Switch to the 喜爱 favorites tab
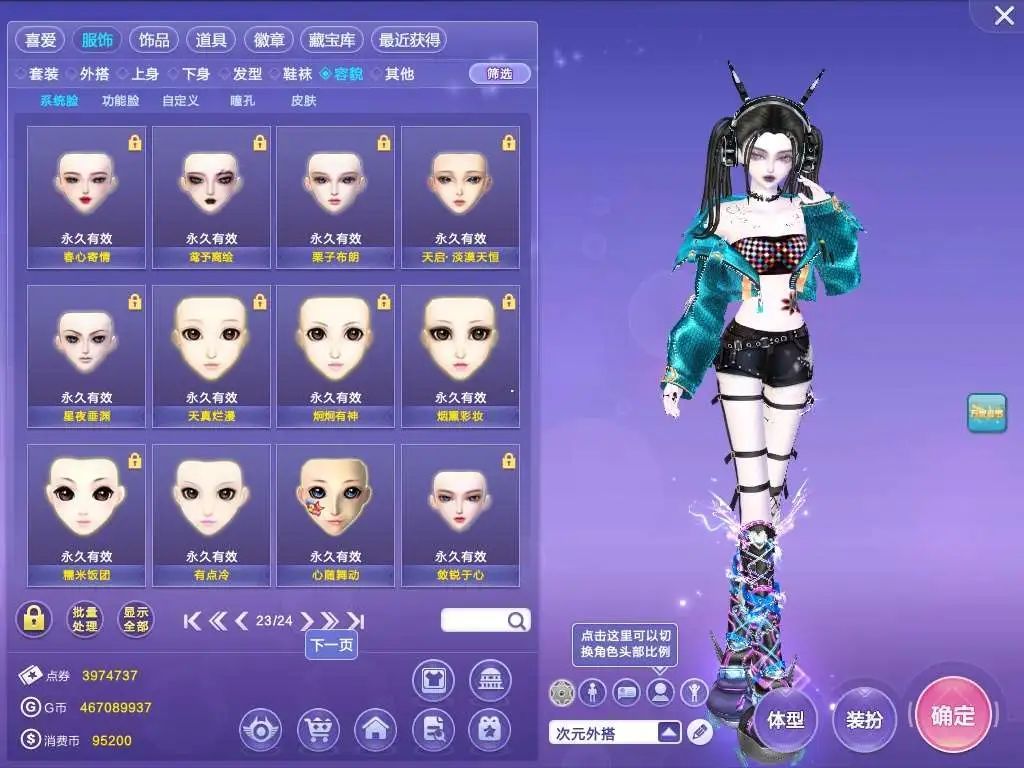 pos(39,40)
